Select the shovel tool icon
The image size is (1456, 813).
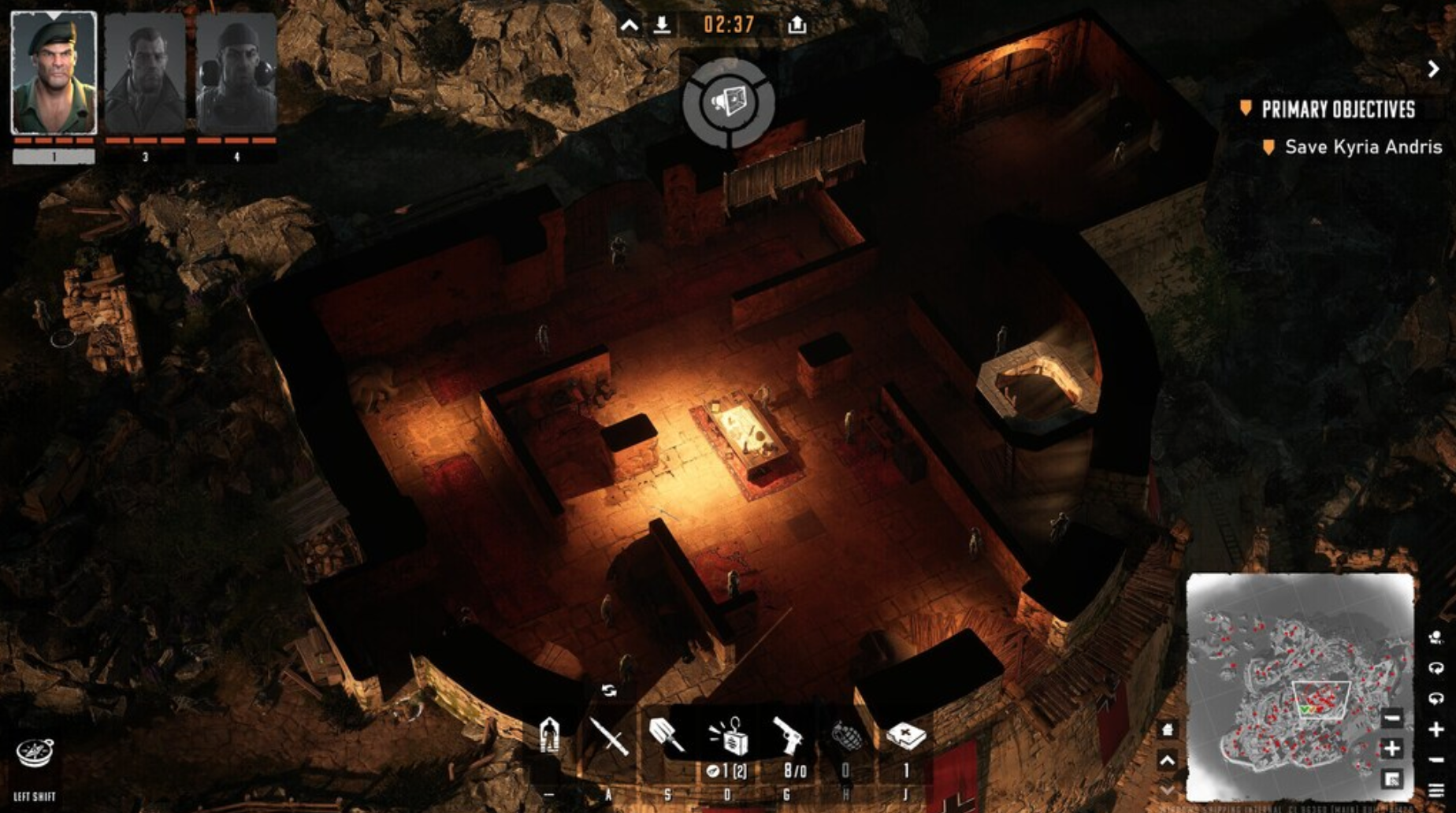click(x=667, y=735)
